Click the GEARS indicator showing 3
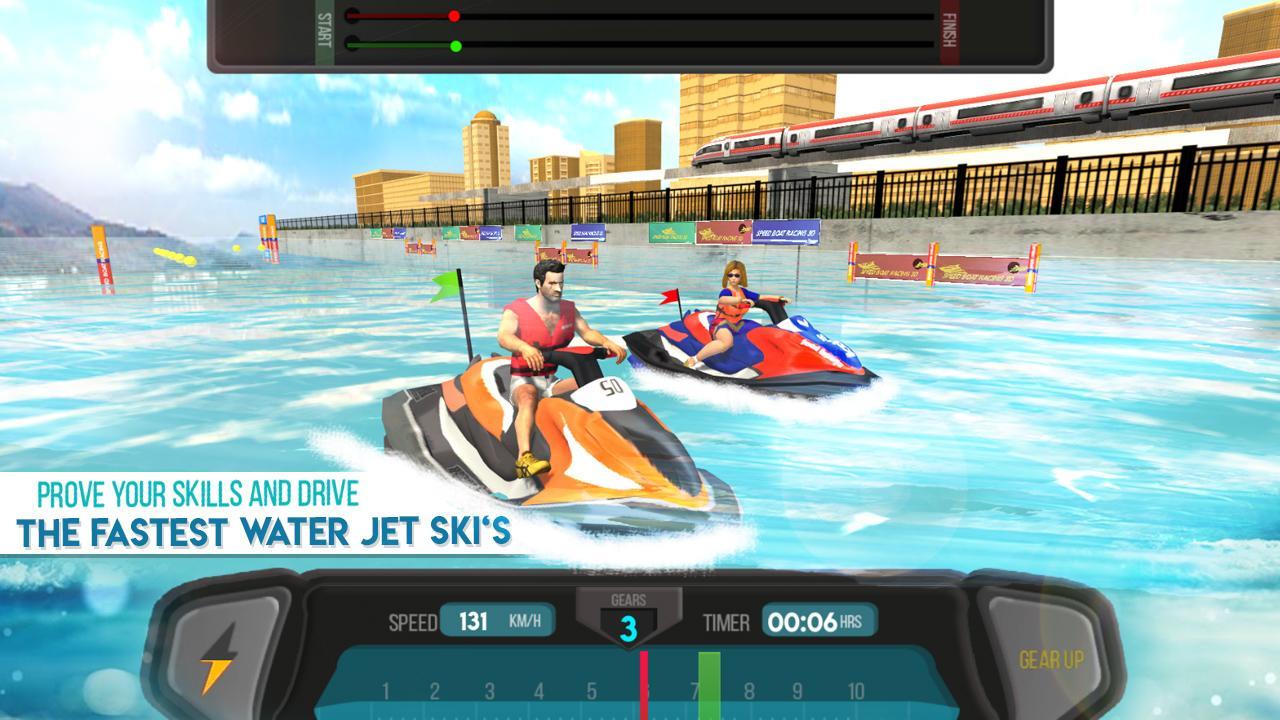The height and width of the screenshot is (720, 1280). coord(630,625)
